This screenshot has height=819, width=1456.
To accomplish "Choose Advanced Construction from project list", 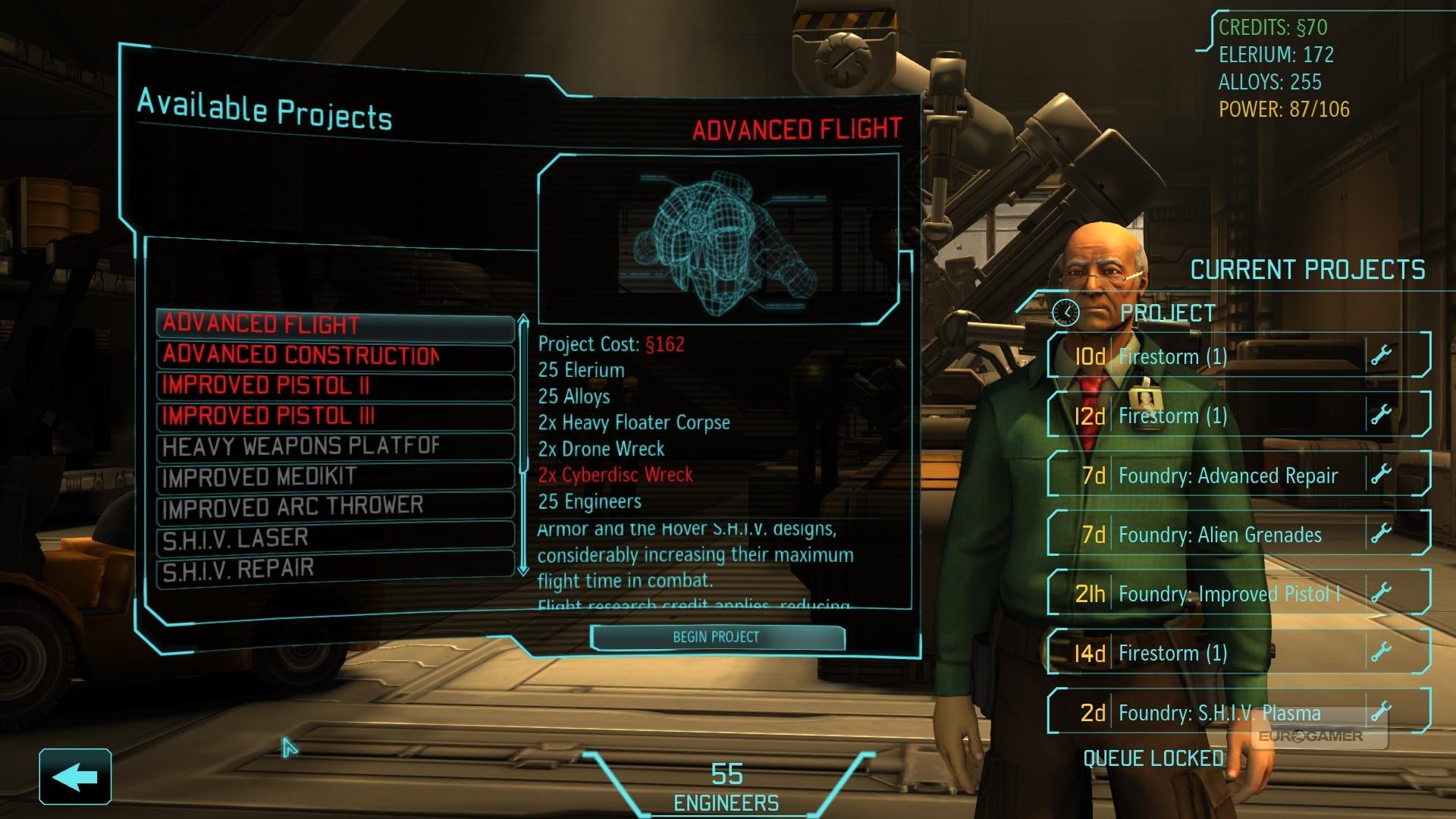I will point(335,355).
